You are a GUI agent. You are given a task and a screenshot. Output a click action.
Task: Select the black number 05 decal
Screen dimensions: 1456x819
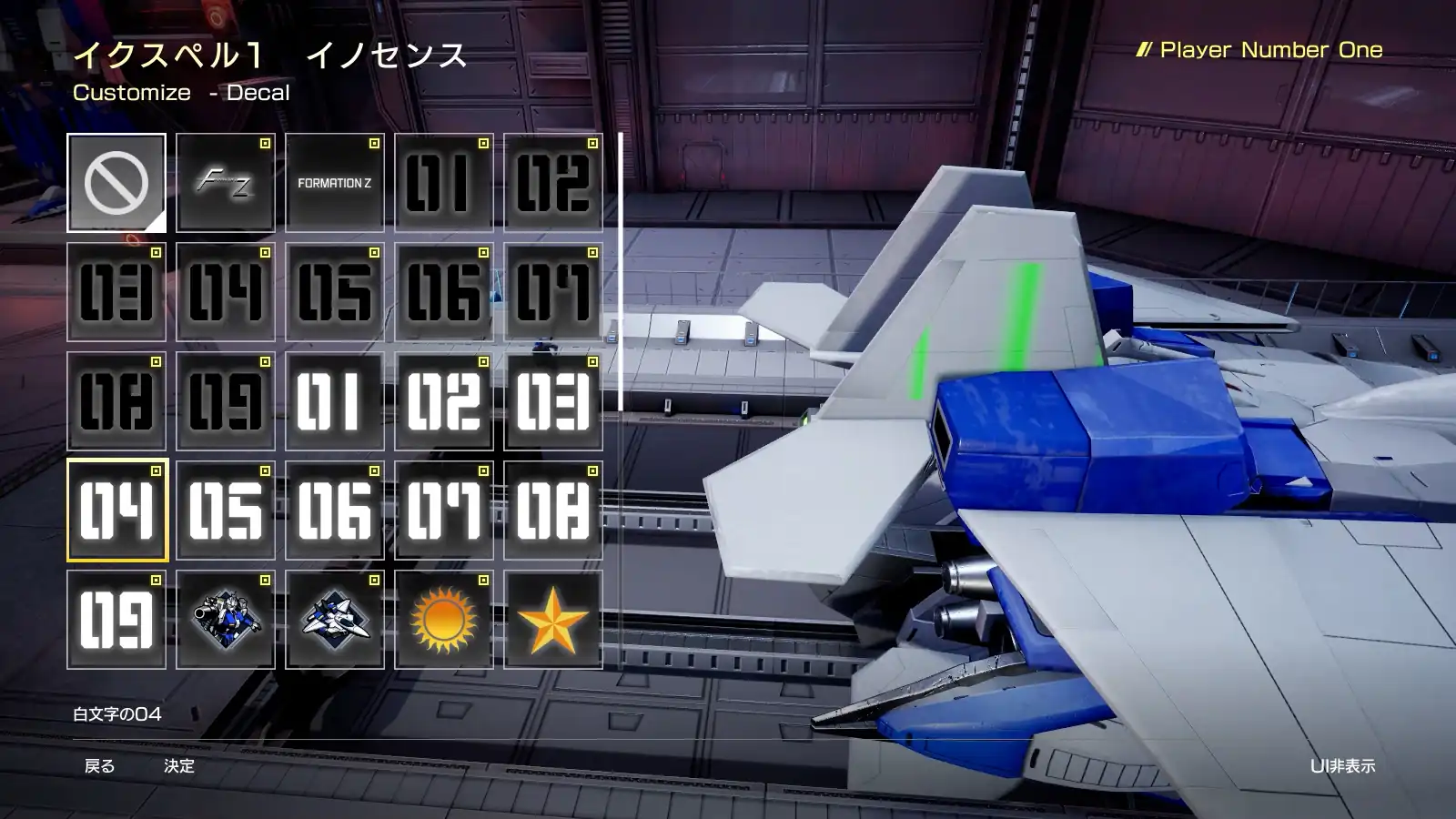click(x=334, y=291)
